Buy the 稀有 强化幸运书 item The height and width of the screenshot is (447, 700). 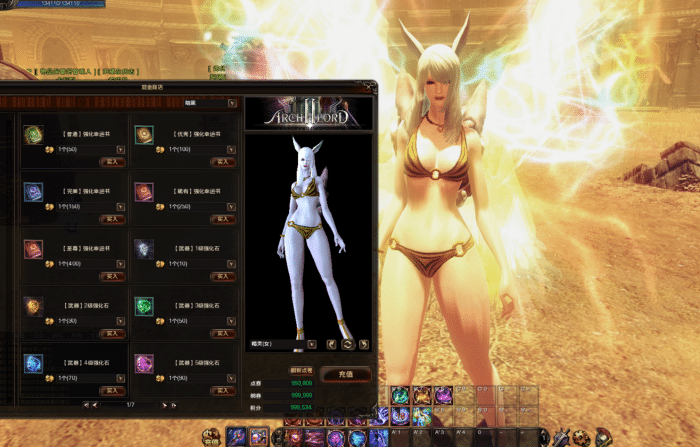coord(223,218)
